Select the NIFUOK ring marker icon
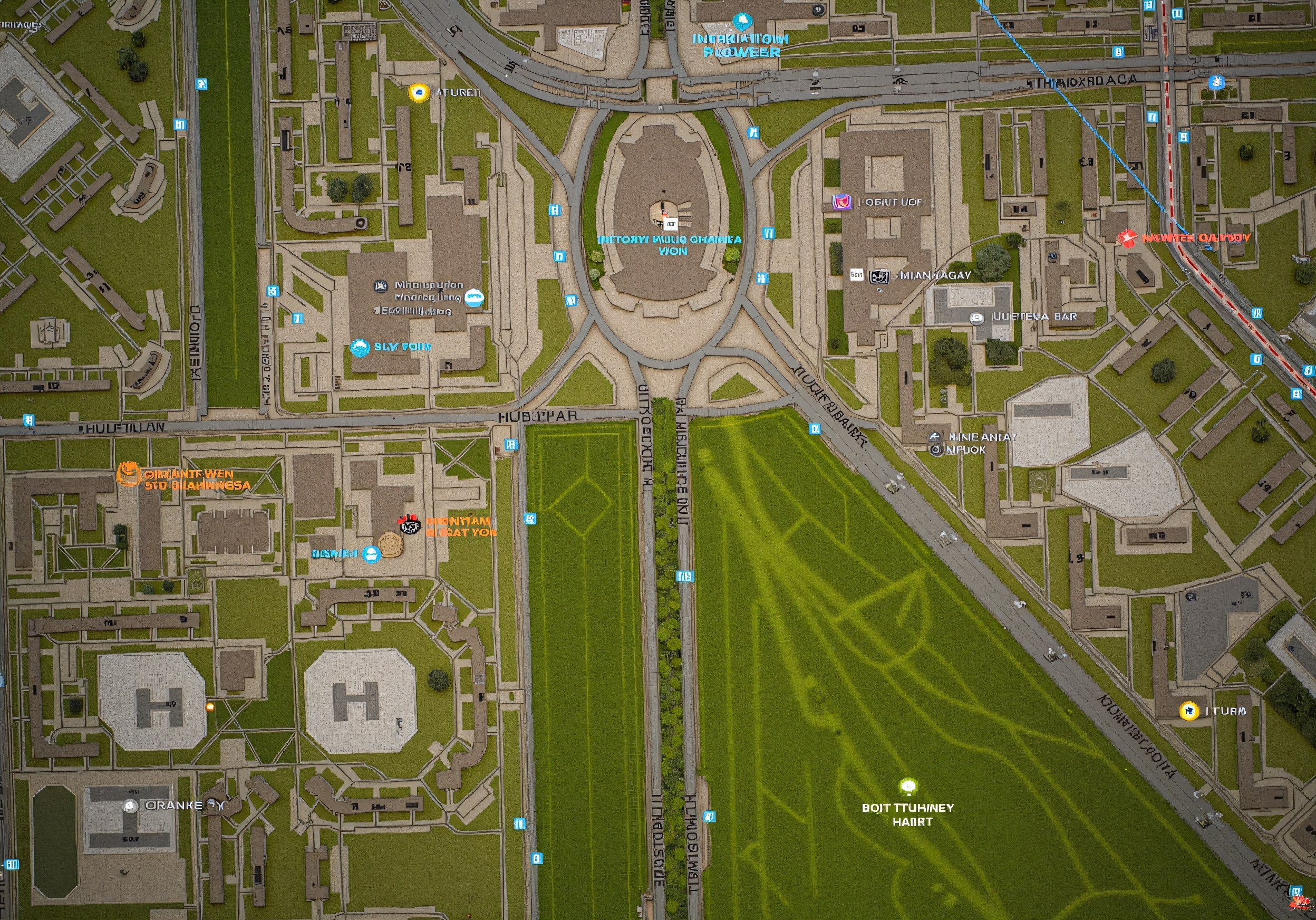 pyautogui.click(x=935, y=451)
